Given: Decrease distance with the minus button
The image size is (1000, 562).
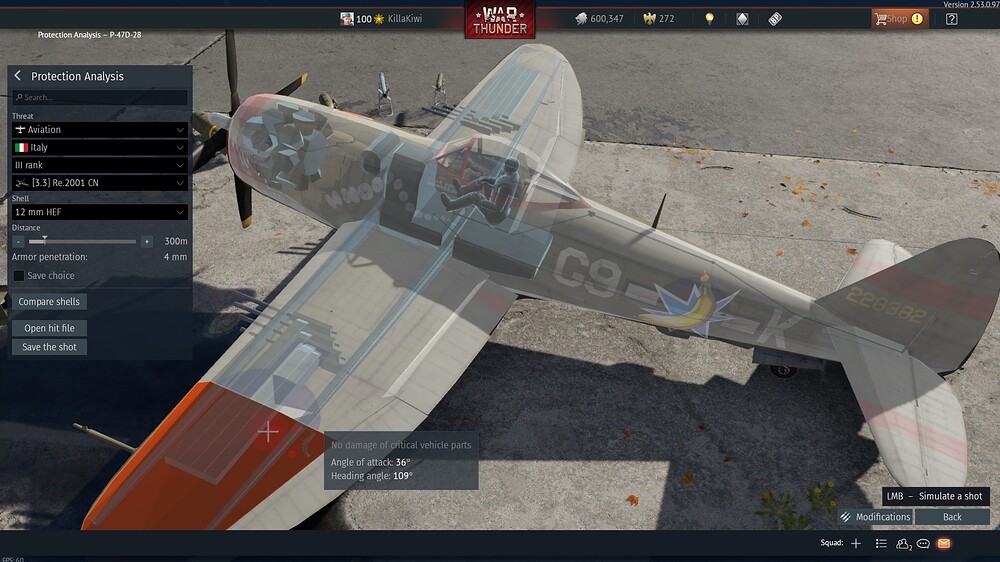Looking at the screenshot, I should point(19,242).
